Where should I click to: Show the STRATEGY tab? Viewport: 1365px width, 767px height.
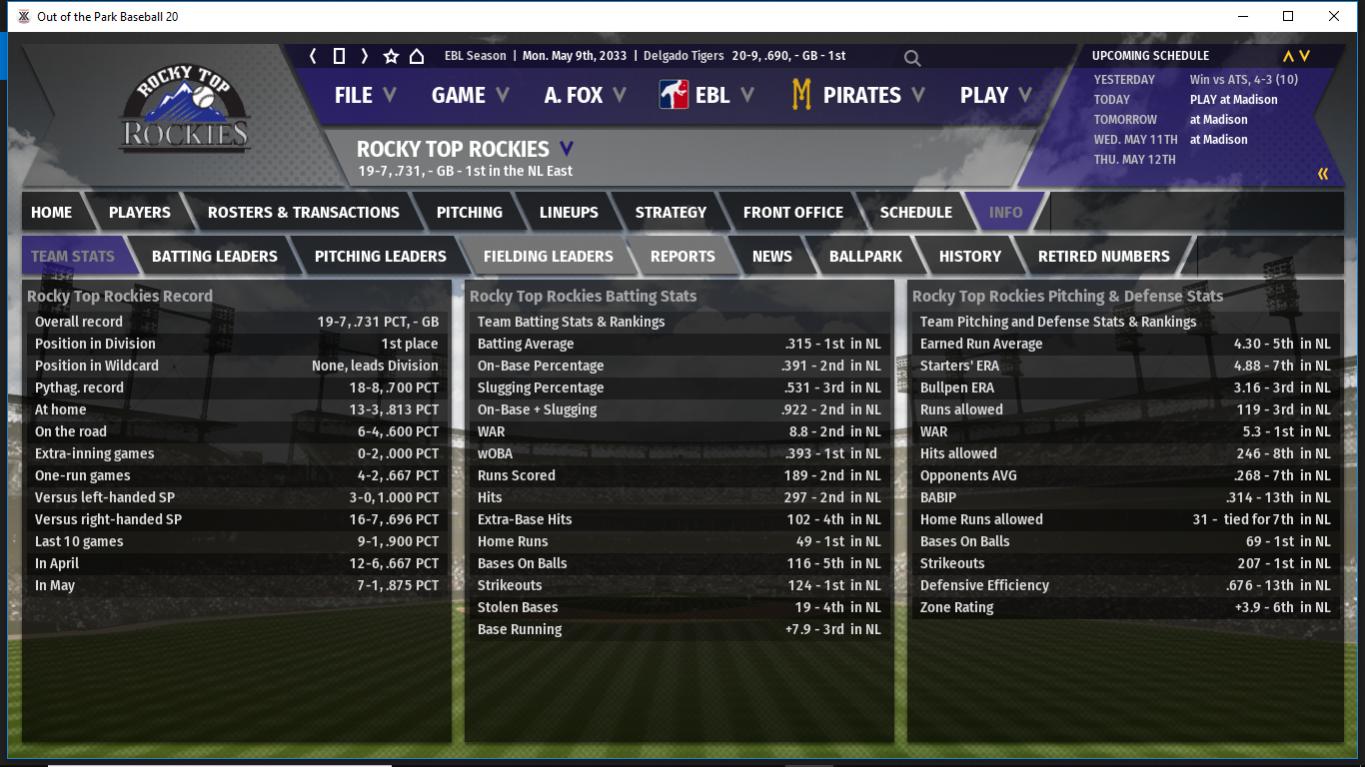670,212
